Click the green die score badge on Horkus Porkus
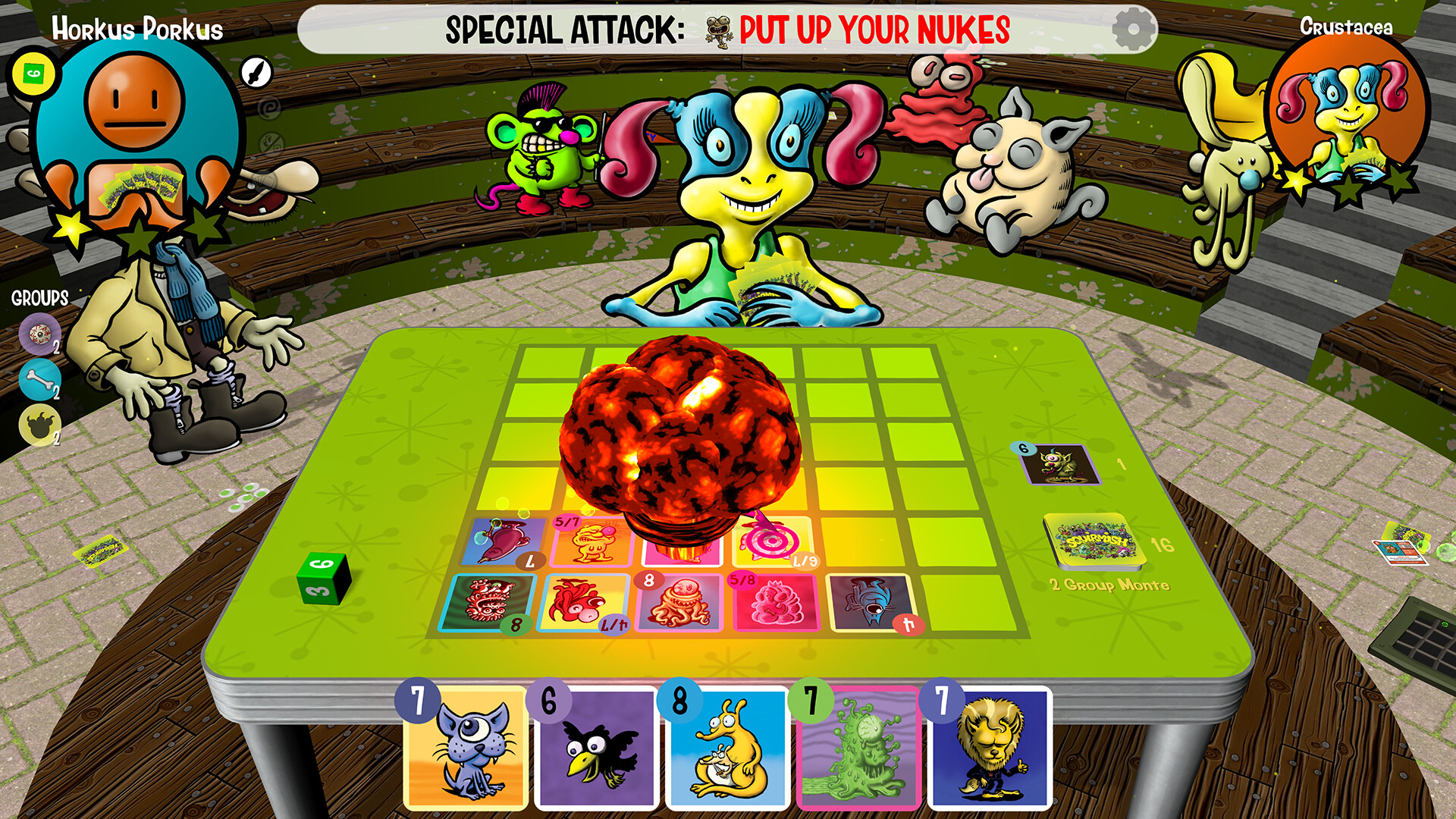The width and height of the screenshot is (1456, 819). click(33, 74)
